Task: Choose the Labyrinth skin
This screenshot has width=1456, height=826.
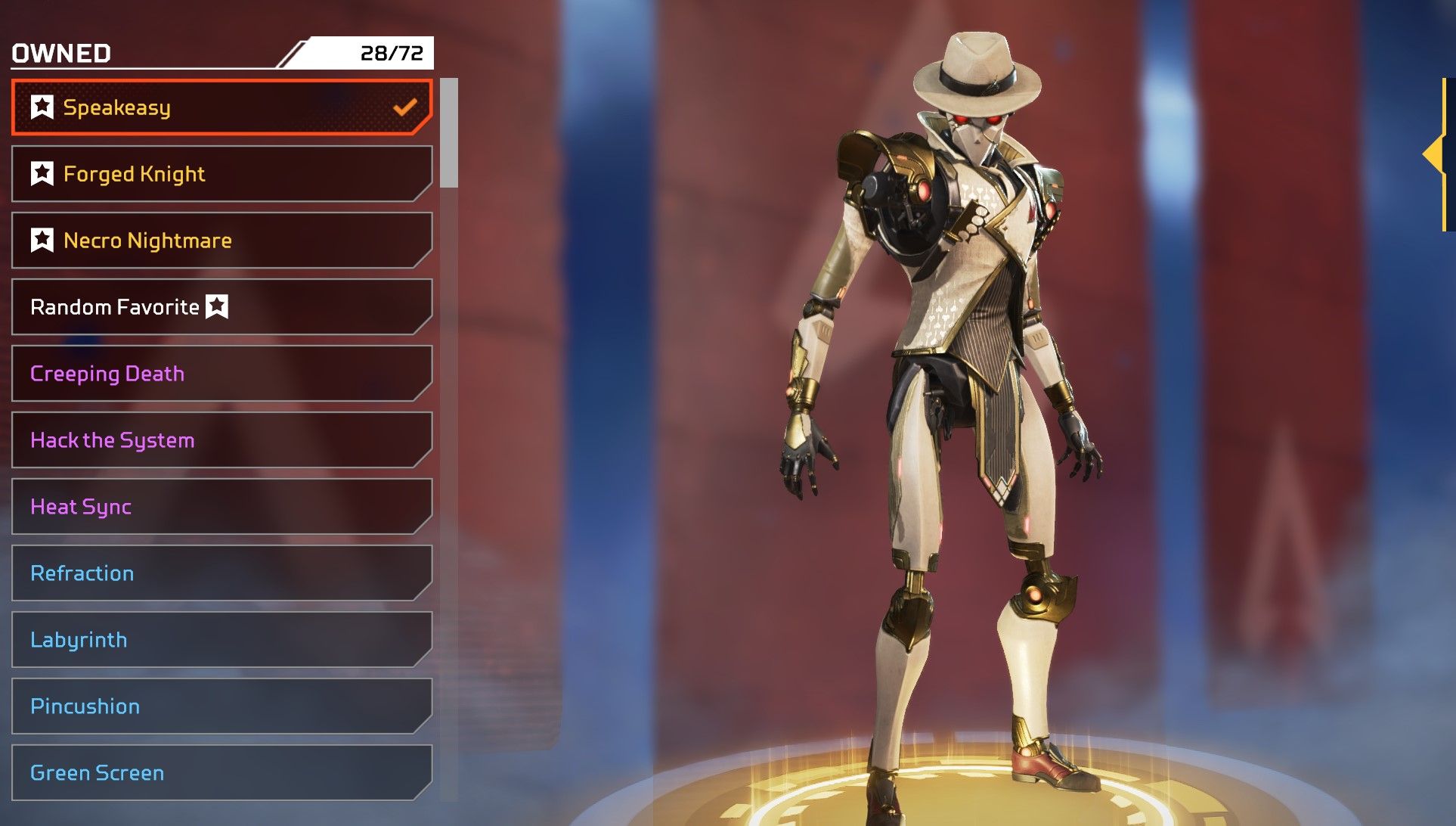Action: [x=221, y=640]
